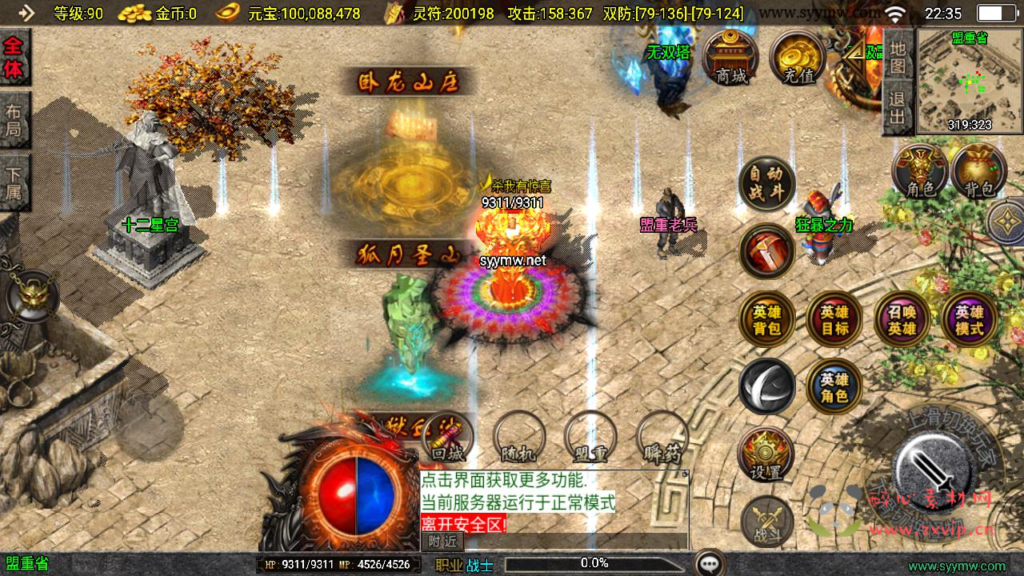Open the 英雄角色 hero character panel
1024x576 pixels.
pyautogui.click(x=834, y=386)
